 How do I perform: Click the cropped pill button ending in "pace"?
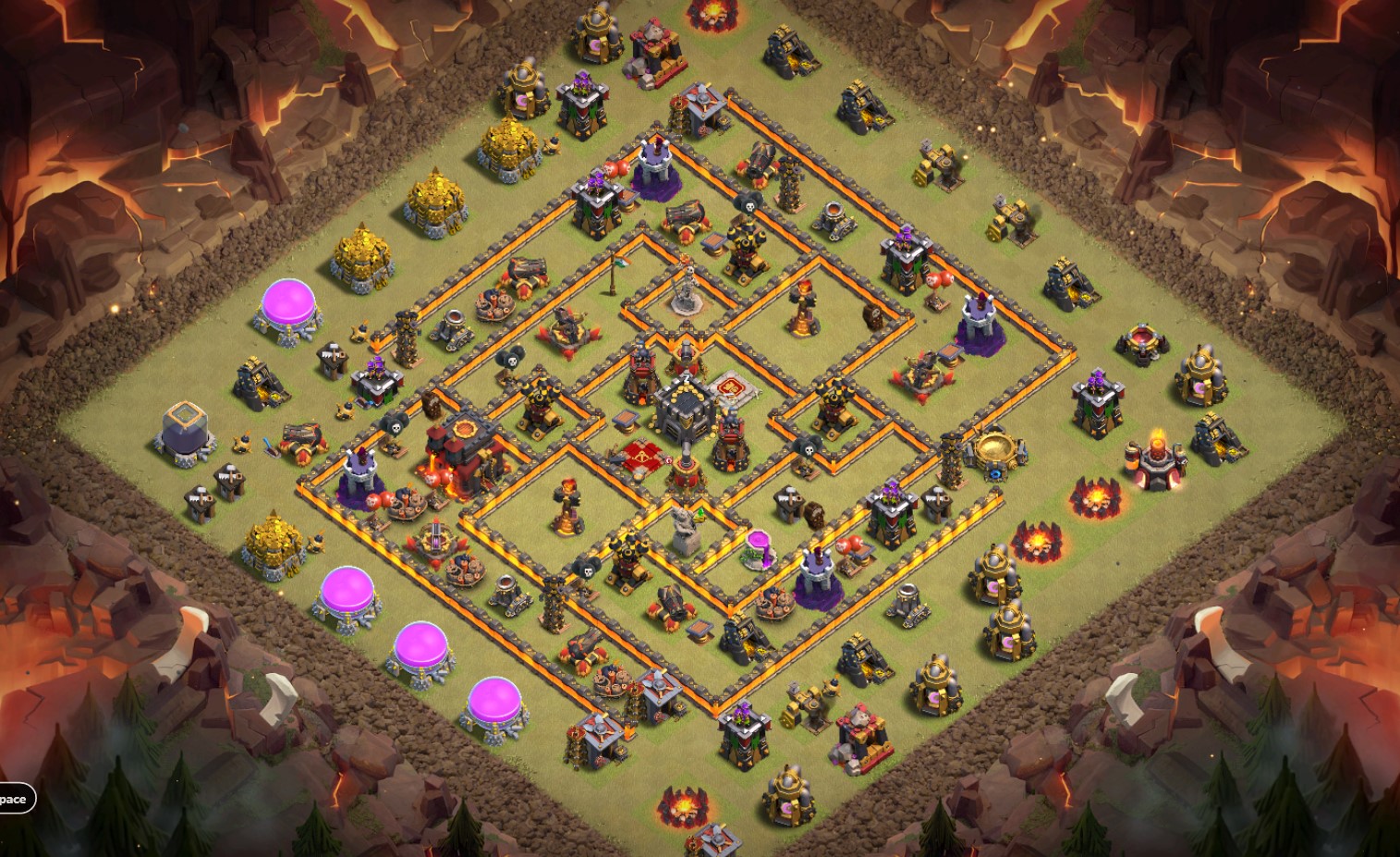tap(16, 799)
